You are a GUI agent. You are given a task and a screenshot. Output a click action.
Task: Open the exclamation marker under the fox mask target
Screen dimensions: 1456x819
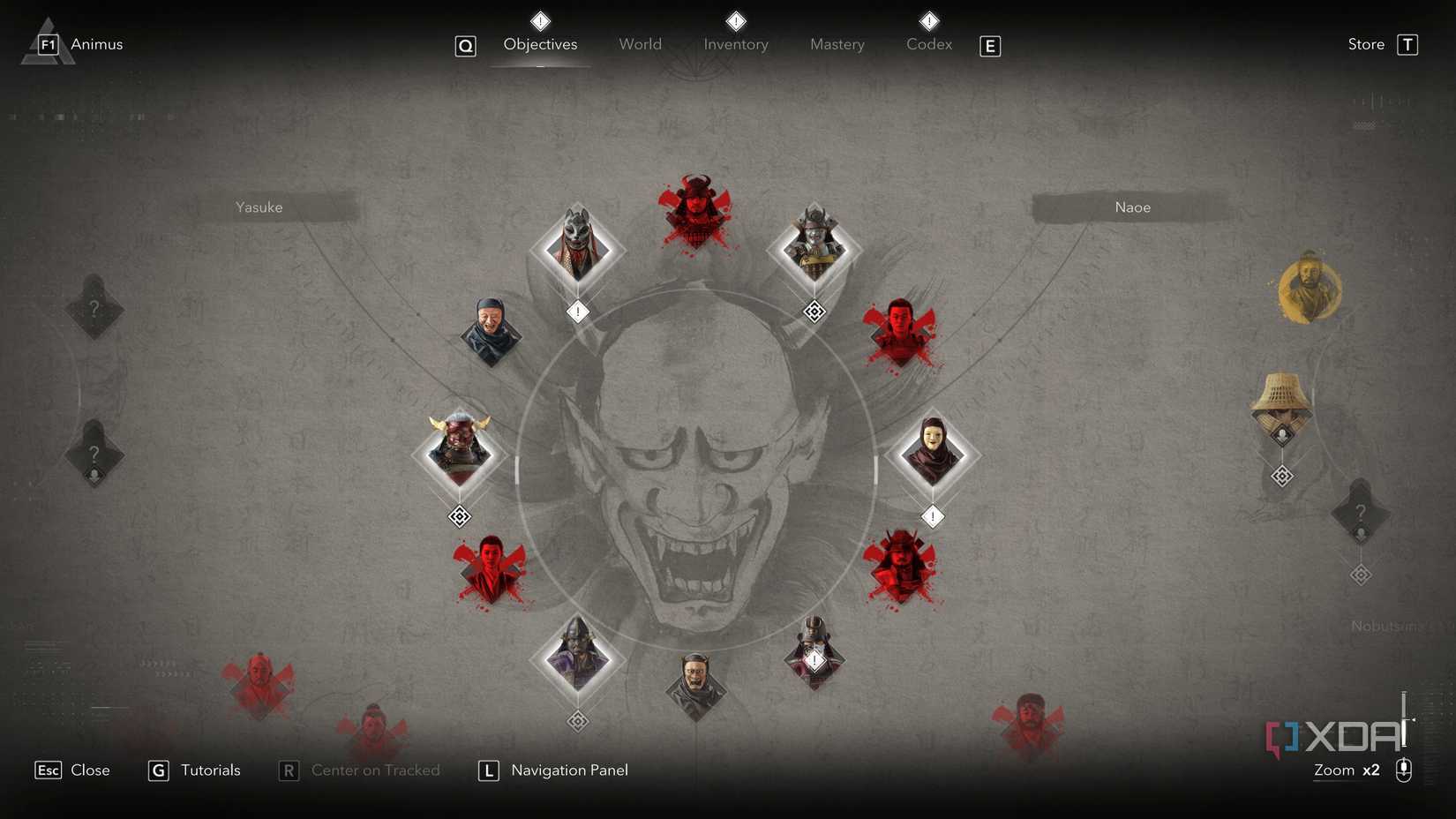pos(578,312)
